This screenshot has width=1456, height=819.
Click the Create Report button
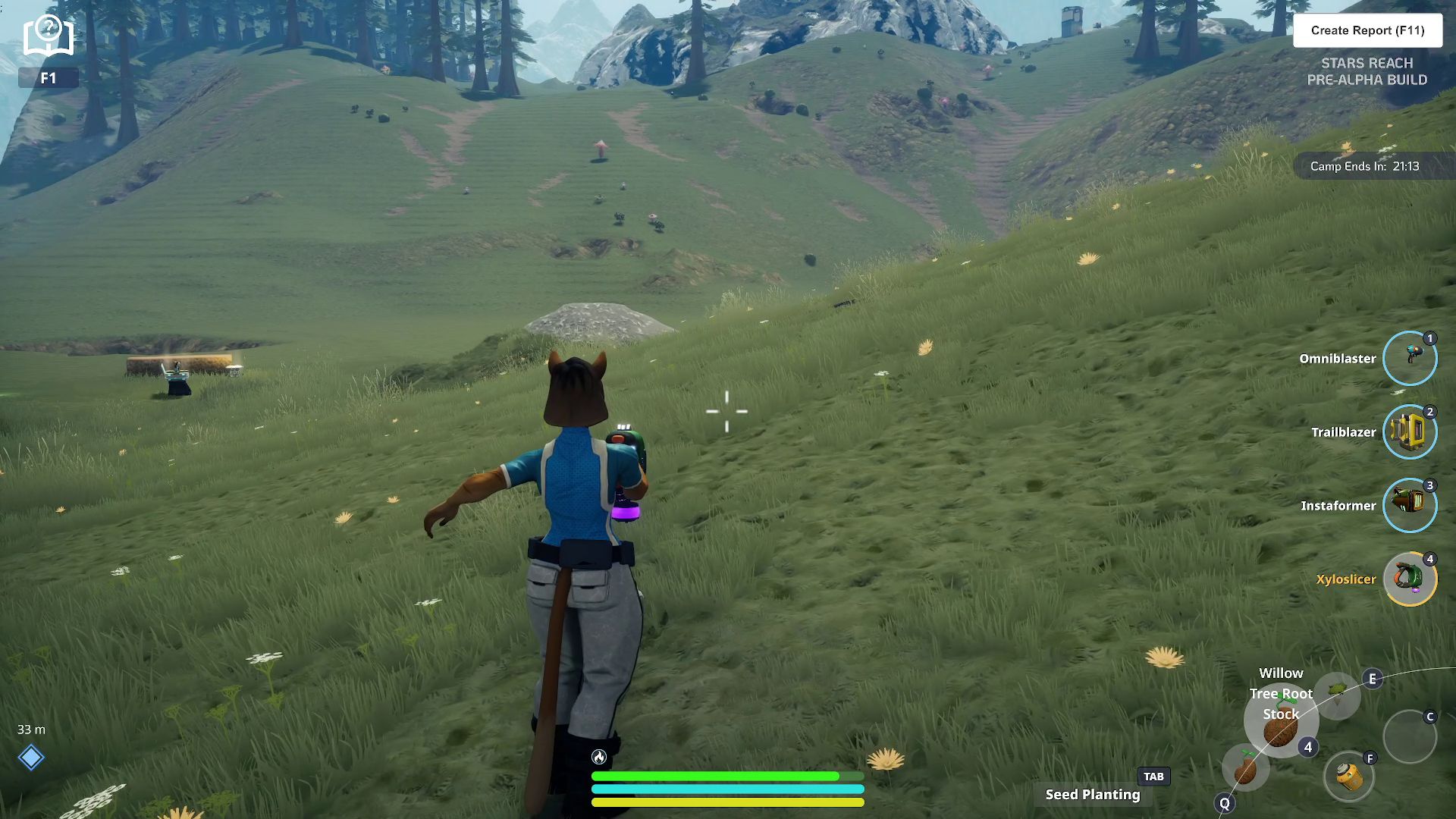pos(1367,30)
